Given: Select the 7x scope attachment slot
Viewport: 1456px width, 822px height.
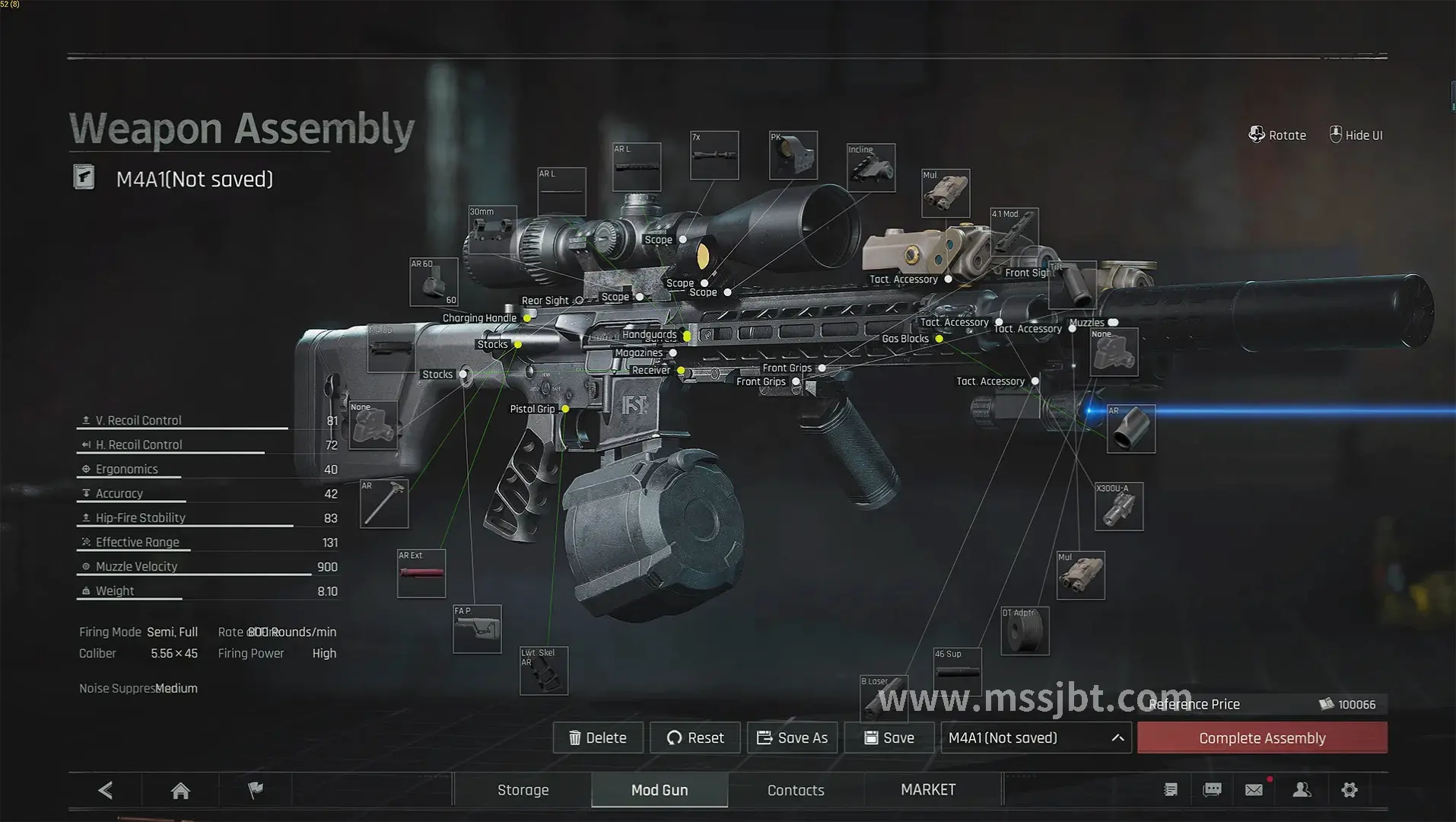Looking at the screenshot, I should pyautogui.click(x=714, y=156).
